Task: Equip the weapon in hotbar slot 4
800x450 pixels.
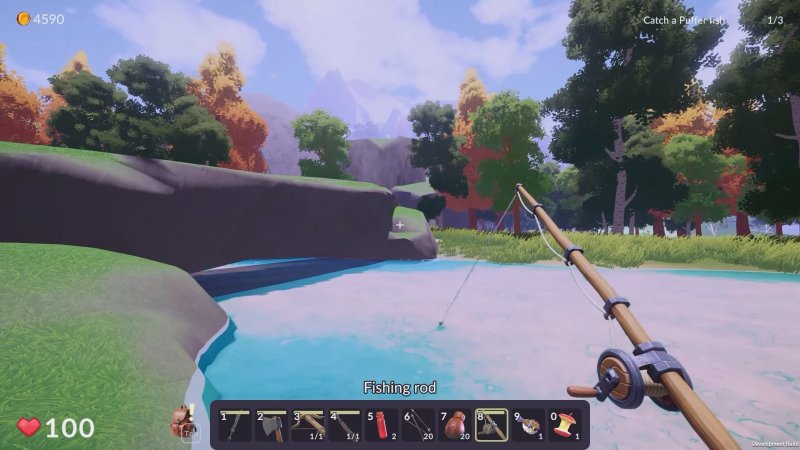Action: pos(345,425)
